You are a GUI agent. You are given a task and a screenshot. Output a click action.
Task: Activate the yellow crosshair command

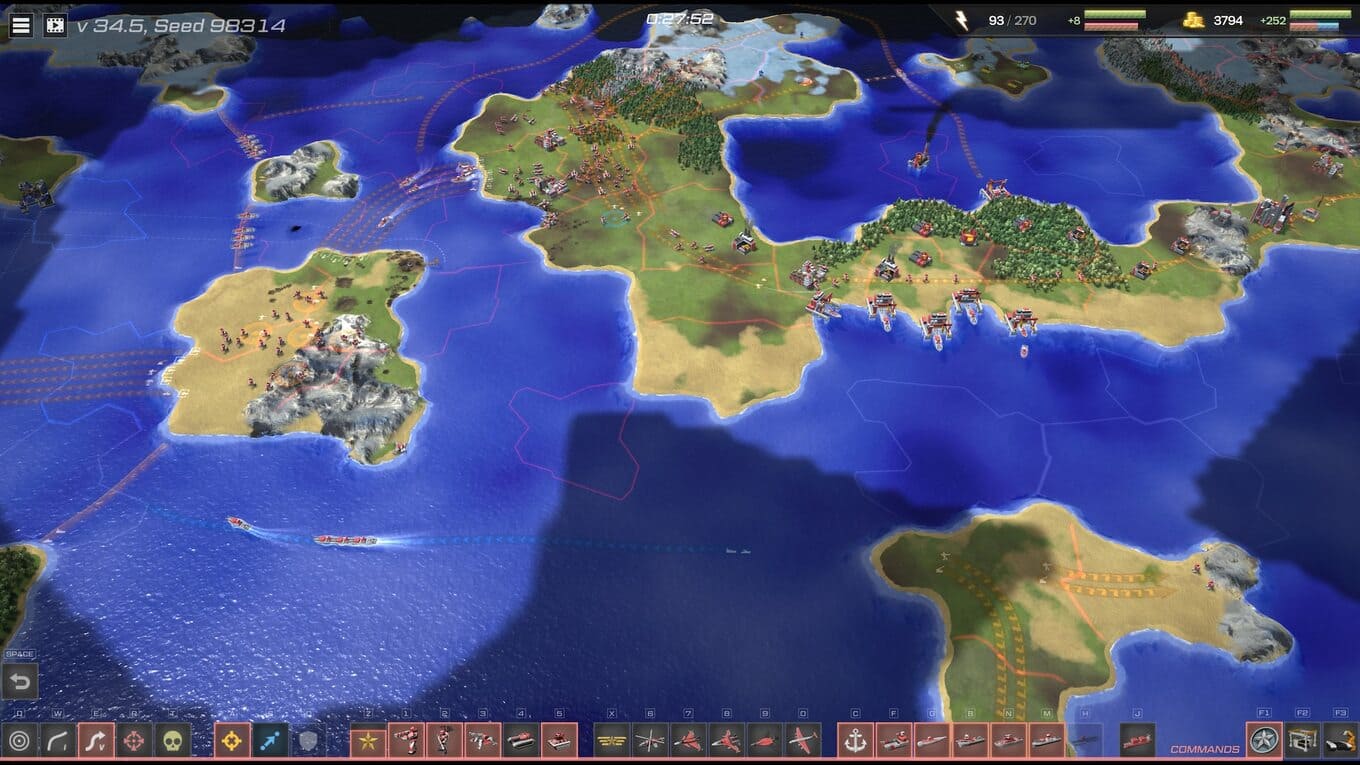pyautogui.click(x=232, y=741)
